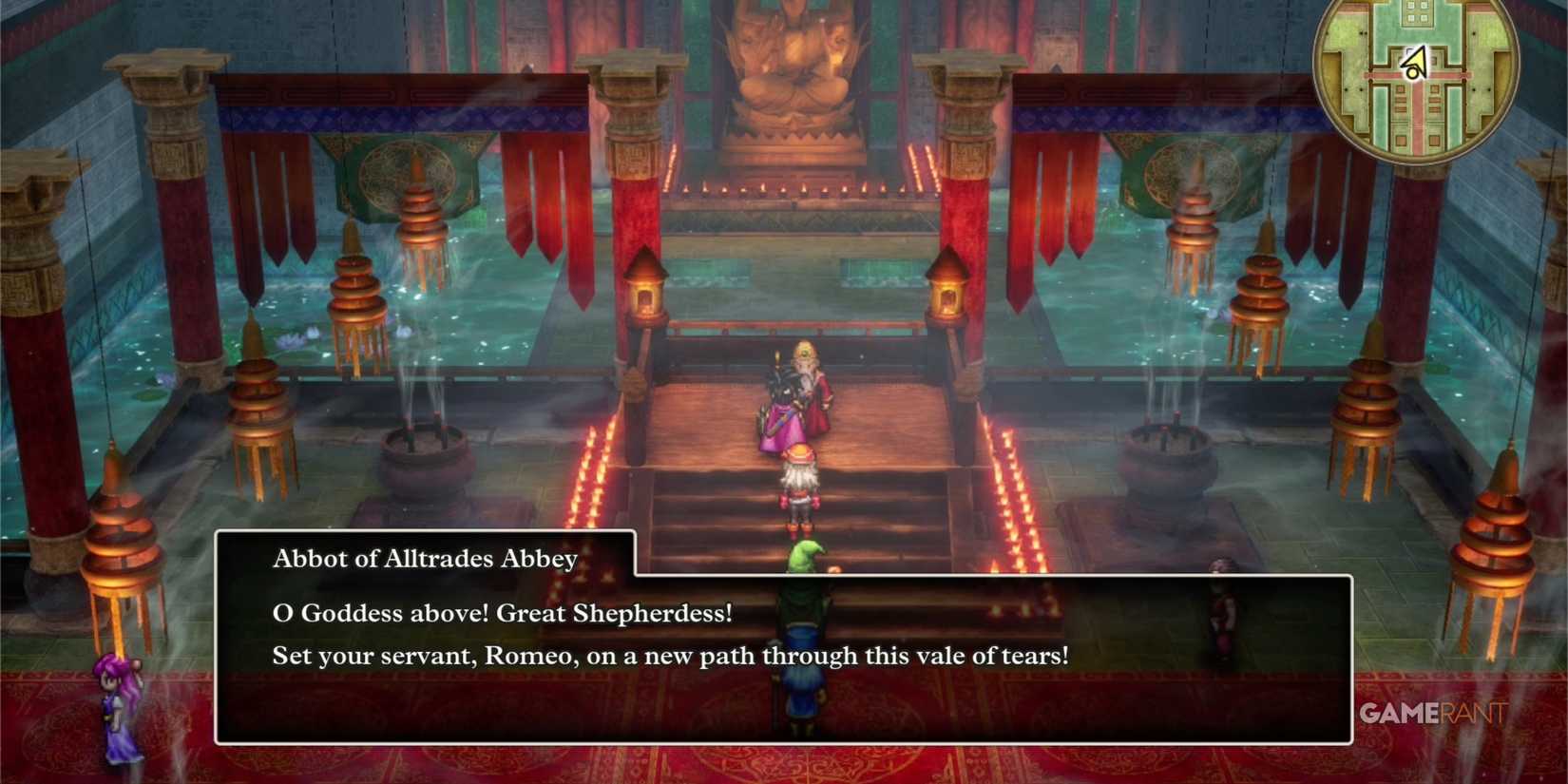This screenshot has height=784, width=1568.
Task: Click the dialogue text about servant Romeo
Action: point(672,656)
